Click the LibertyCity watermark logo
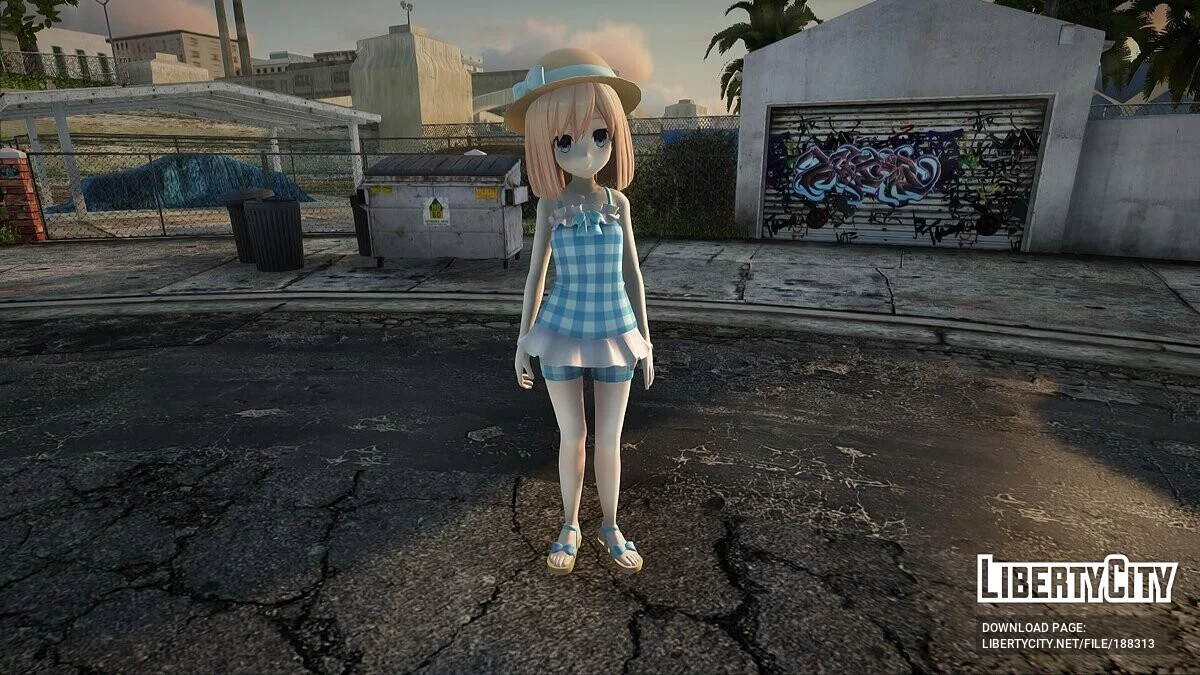The width and height of the screenshot is (1200, 675). coord(1077,579)
